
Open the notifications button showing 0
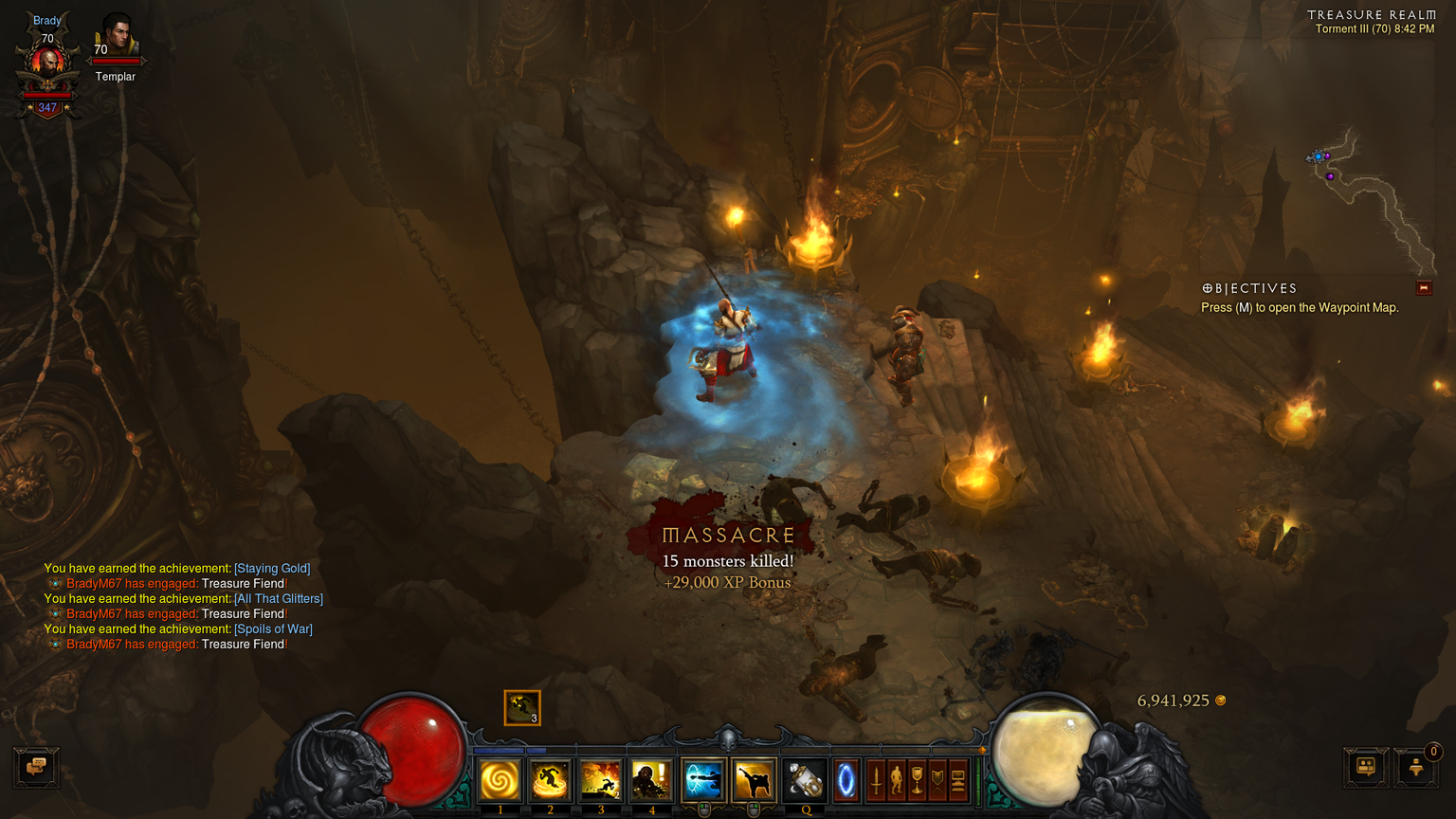(x=1416, y=767)
